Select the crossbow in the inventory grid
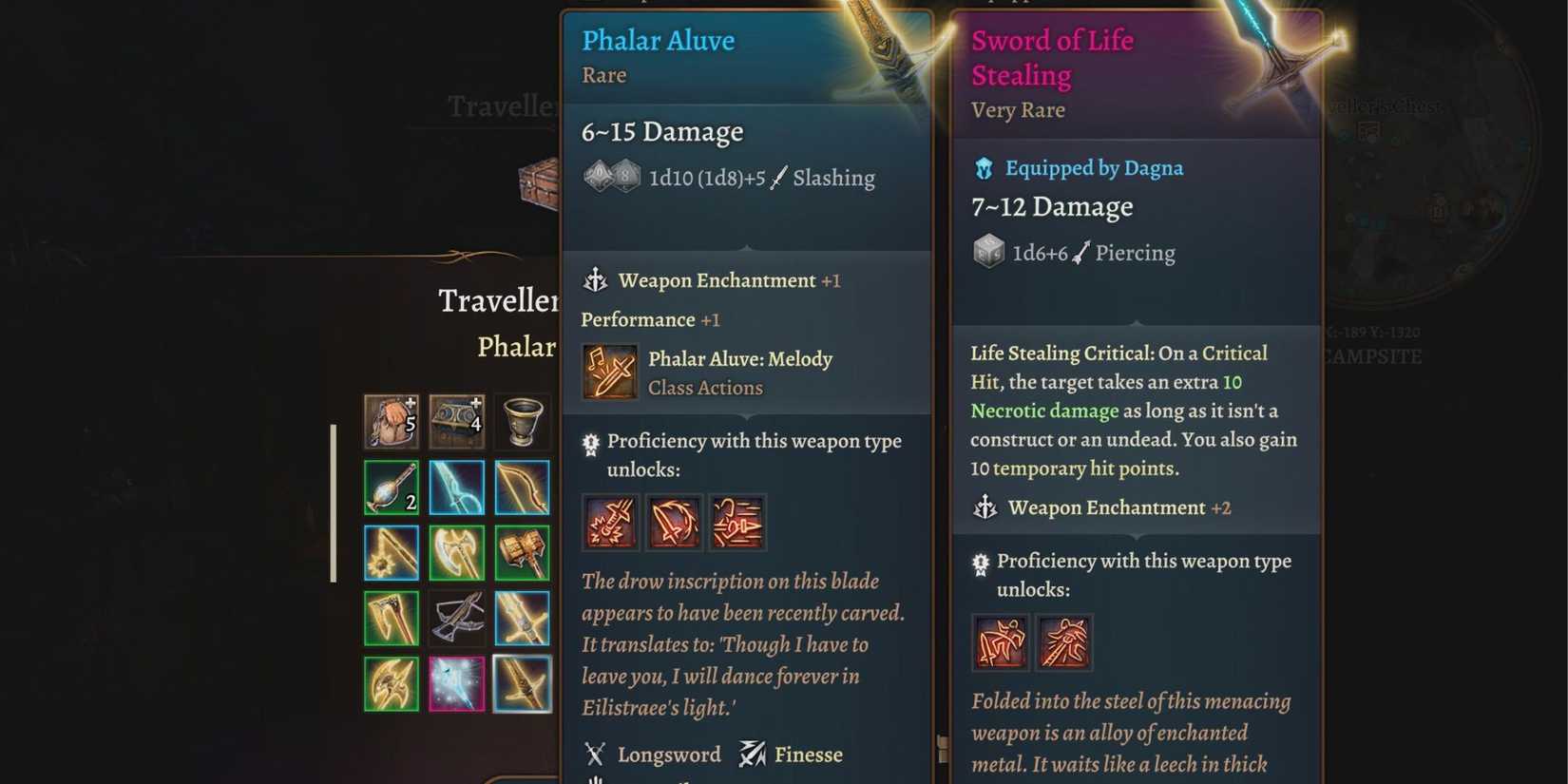1568x784 pixels. 456,618
